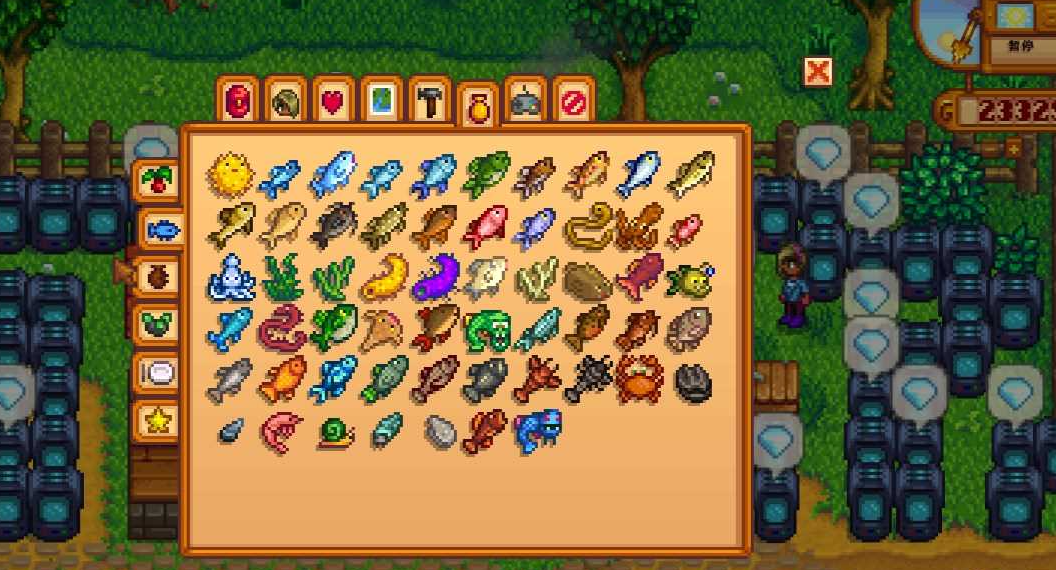Viewport: 1056px width, 570px height.
Task: Show the shipped items cherry category
Action: [155, 181]
